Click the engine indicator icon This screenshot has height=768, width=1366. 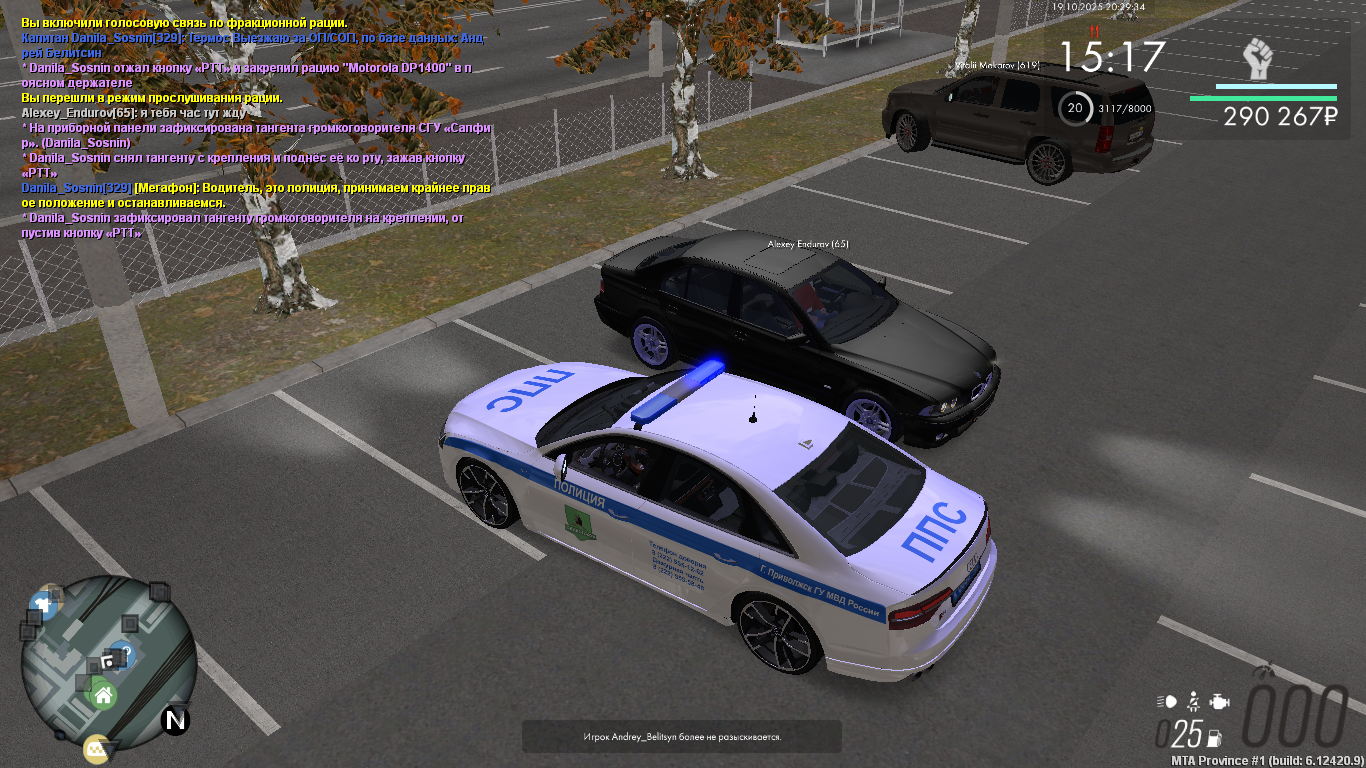pos(1218,702)
